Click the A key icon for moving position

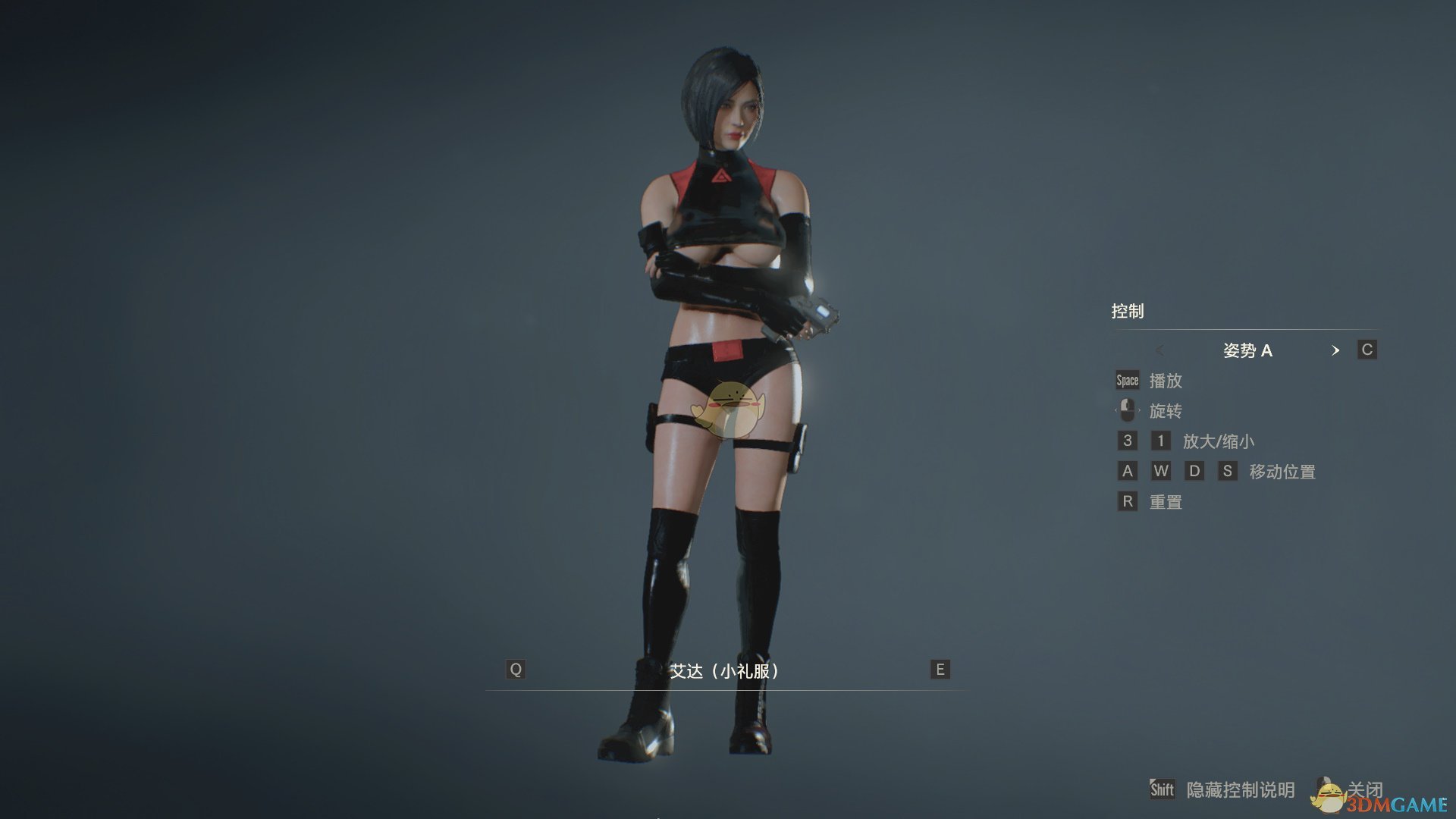tap(1127, 471)
